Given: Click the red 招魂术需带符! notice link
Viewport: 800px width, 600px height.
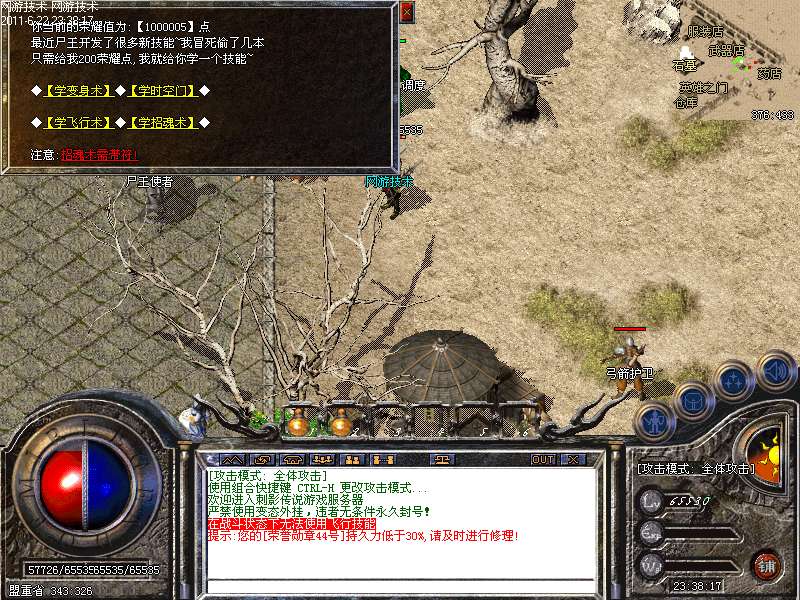Looking at the screenshot, I should click(98, 155).
